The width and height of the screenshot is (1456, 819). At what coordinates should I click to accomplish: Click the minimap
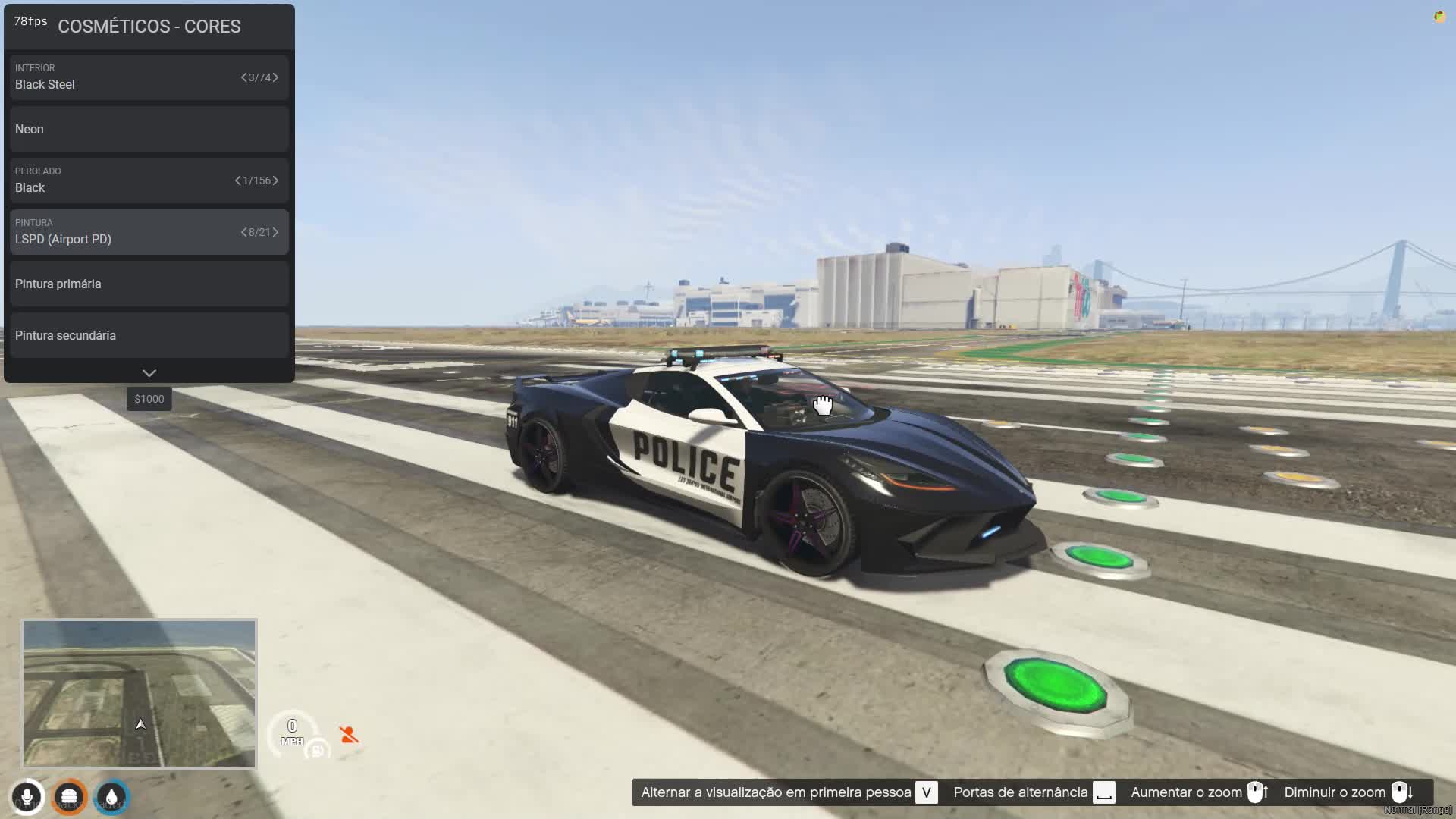click(140, 693)
